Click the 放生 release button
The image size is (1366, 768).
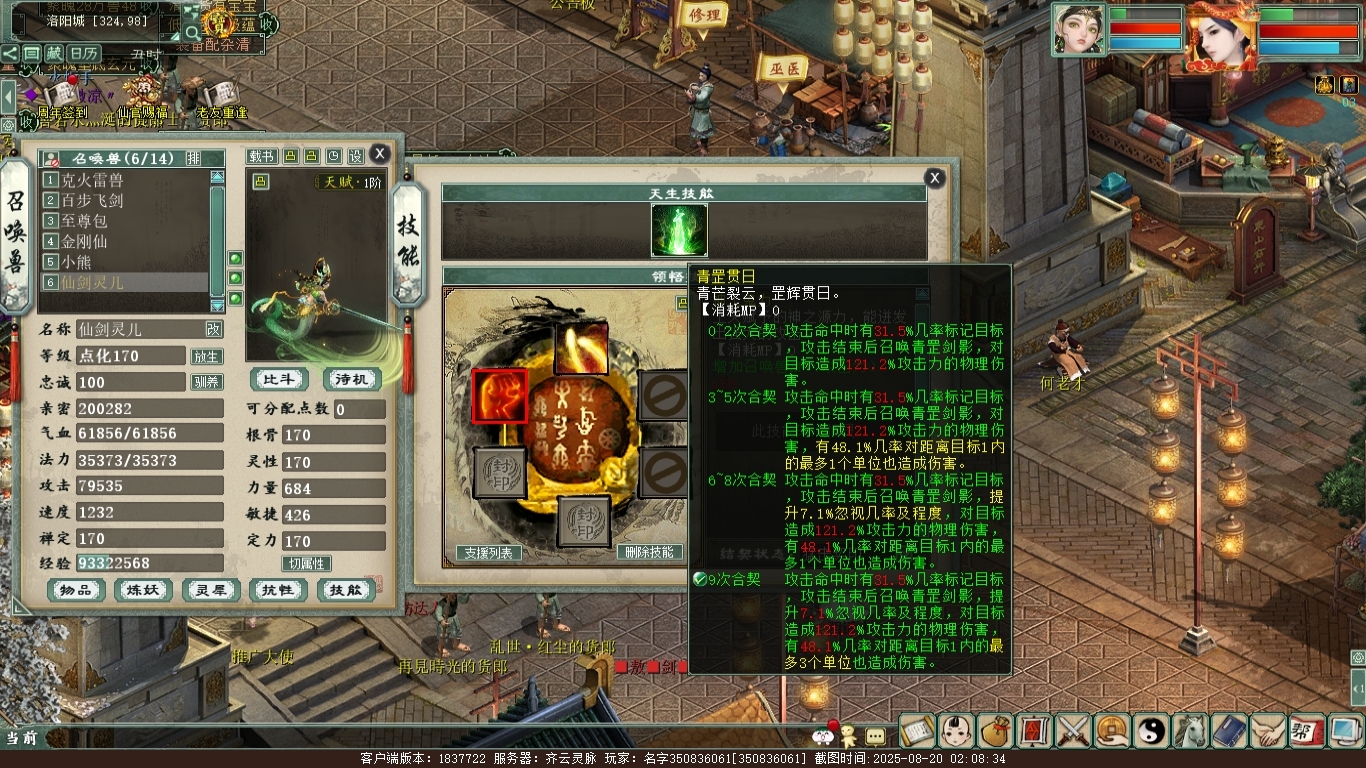point(206,356)
